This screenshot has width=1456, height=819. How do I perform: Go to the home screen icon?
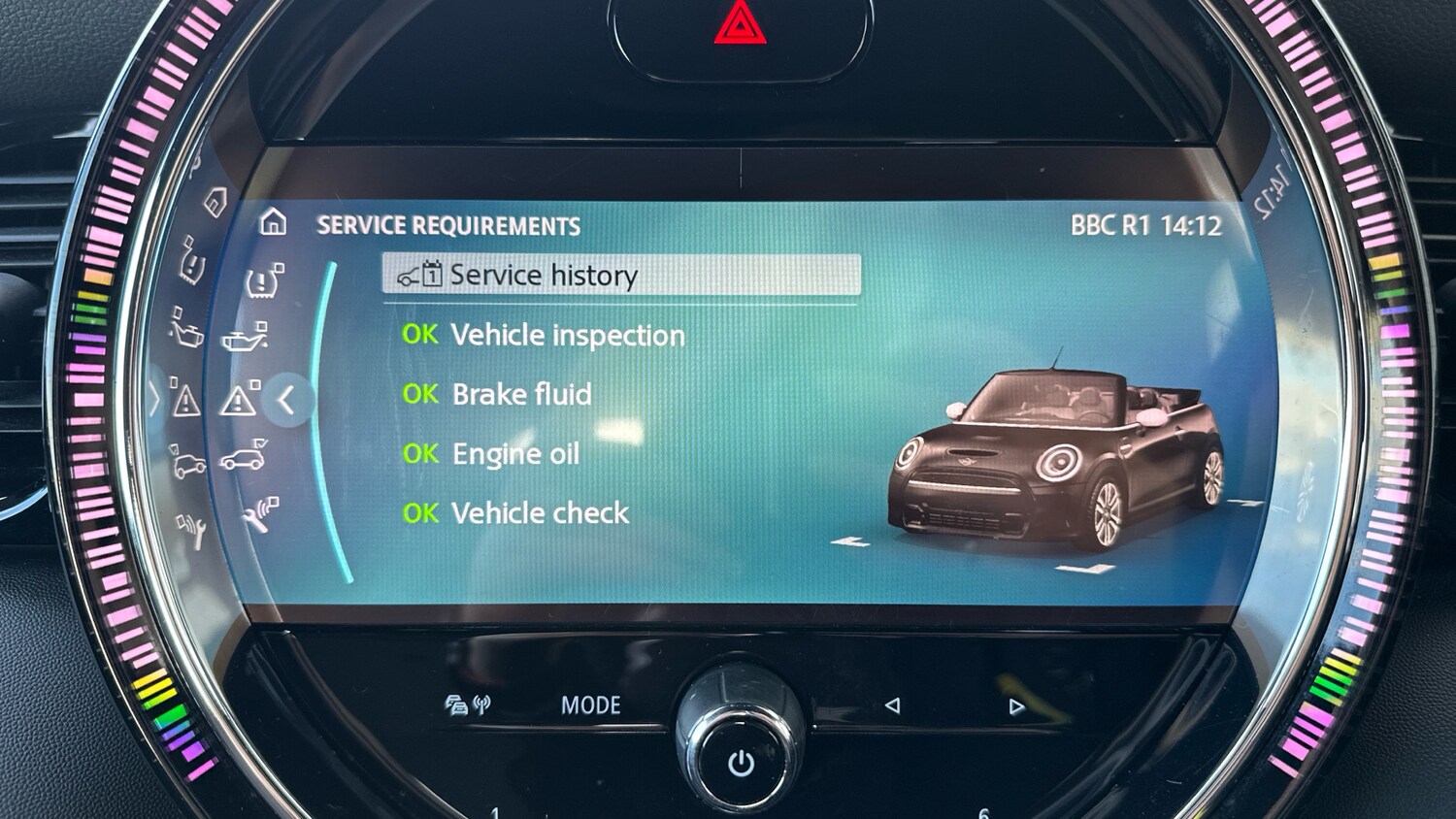click(x=274, y=223)
